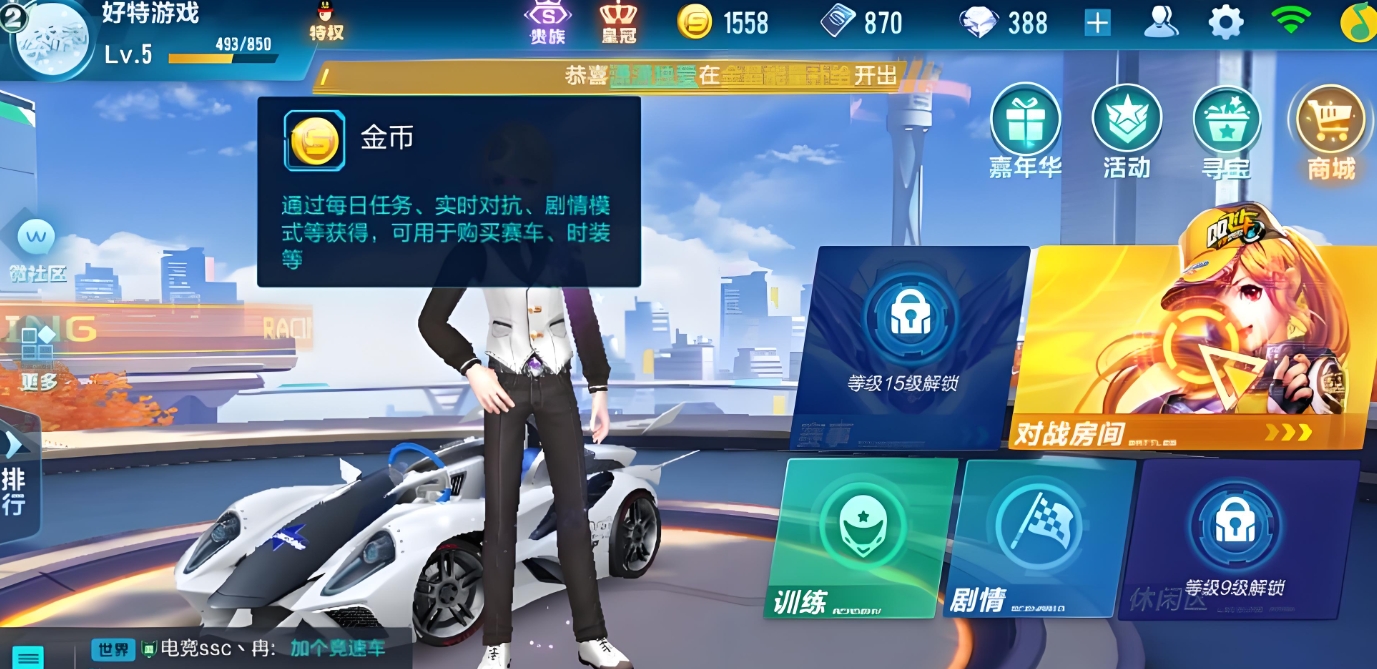1377x669 pixels.
Task: Open the 贵族 noble menu
Action: (548, 22)
